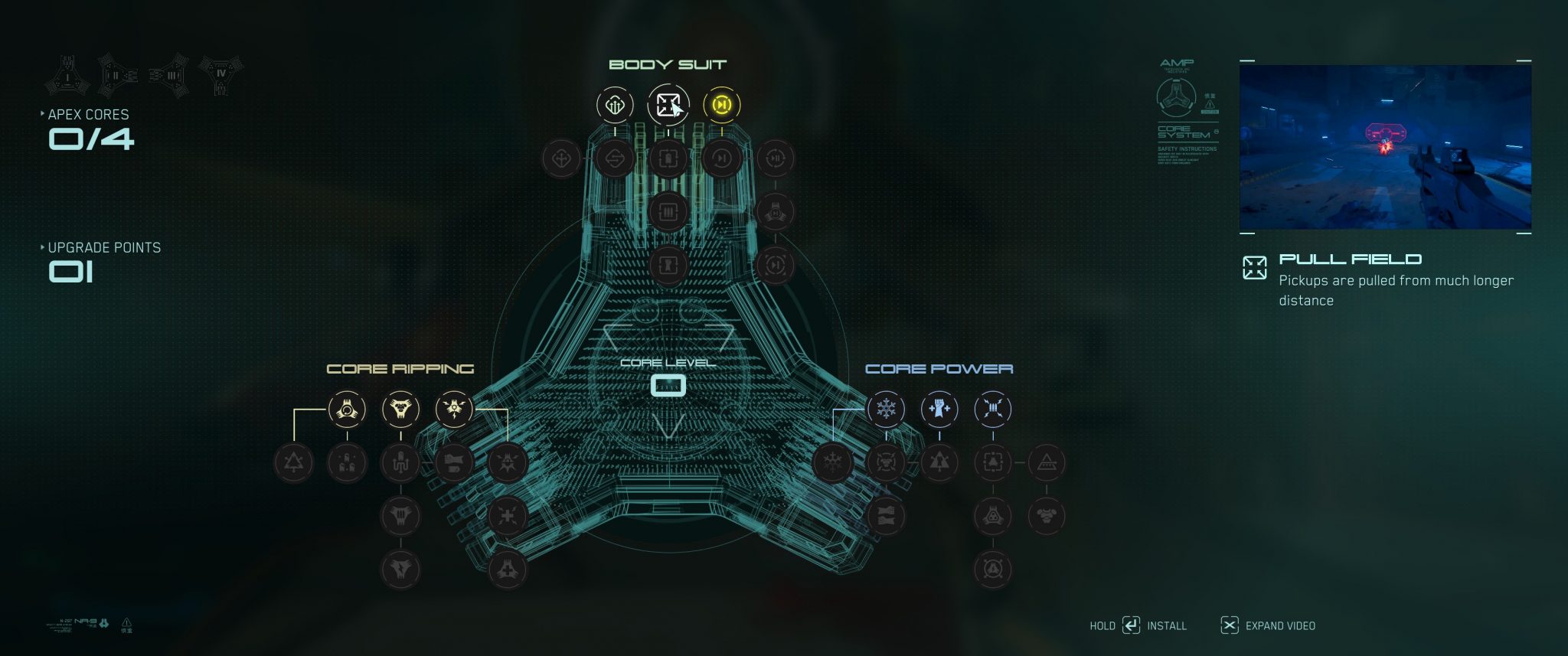The image size is (1568, 656).
Task: Pick the raised fist with plus signs node
Action: pos(939,409)
